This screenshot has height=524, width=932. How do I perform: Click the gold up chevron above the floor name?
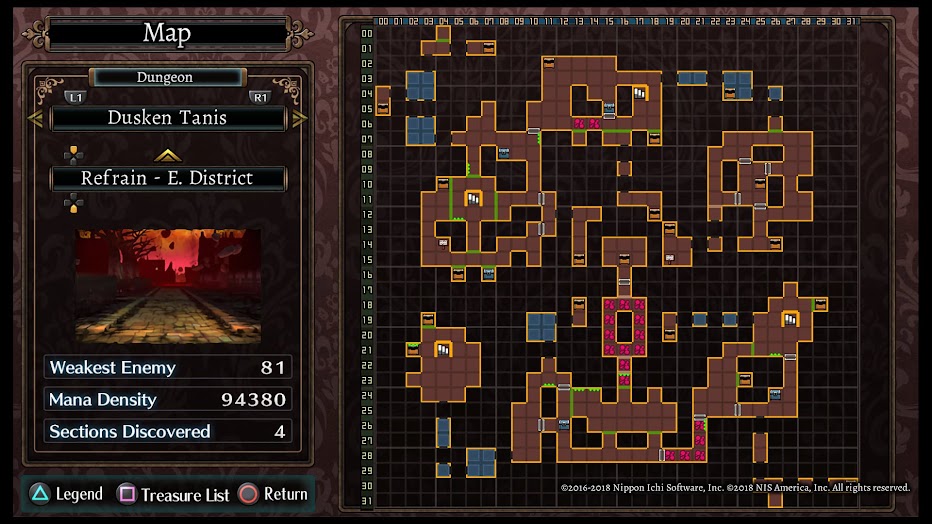[167, 155]
